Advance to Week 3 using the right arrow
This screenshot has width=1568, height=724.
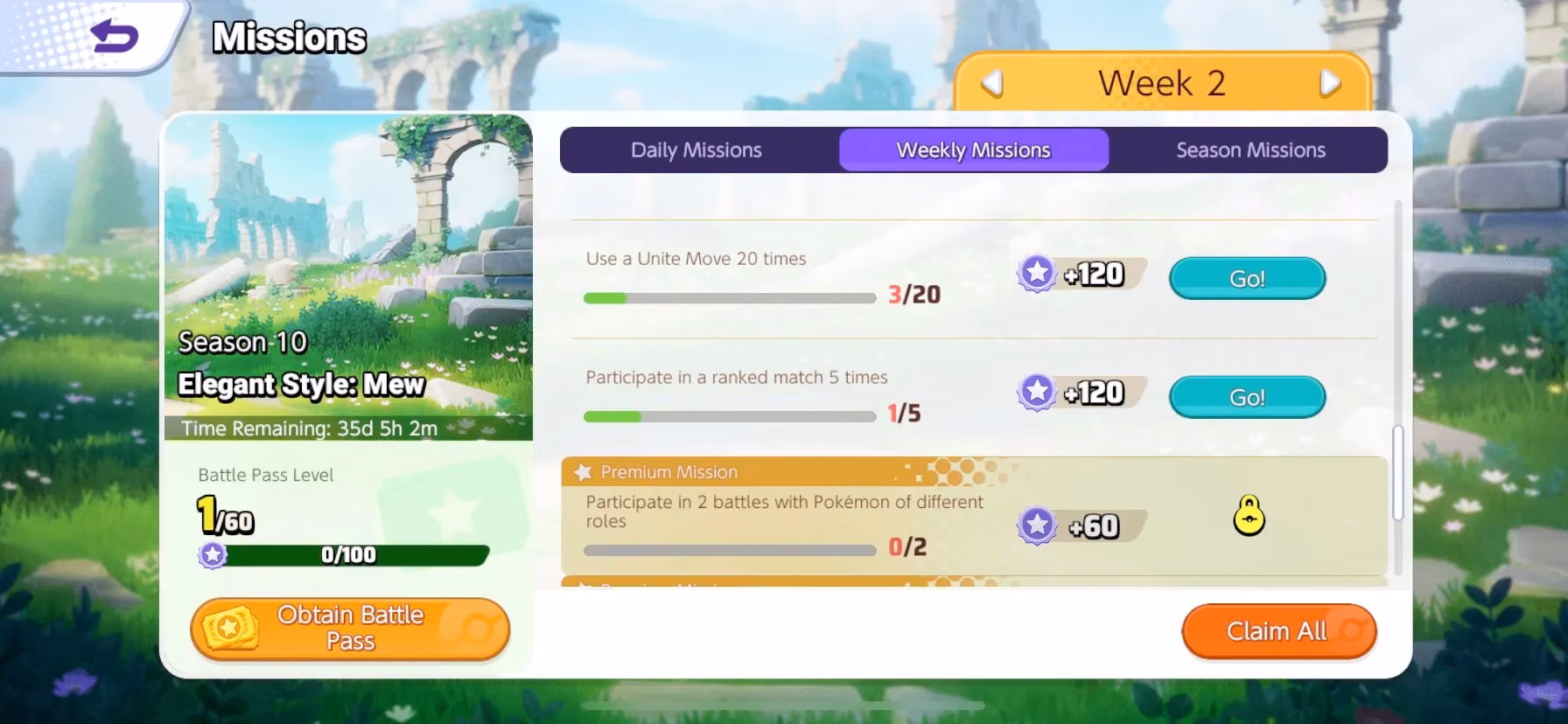pyautogui.click(x=1331, y=83)
